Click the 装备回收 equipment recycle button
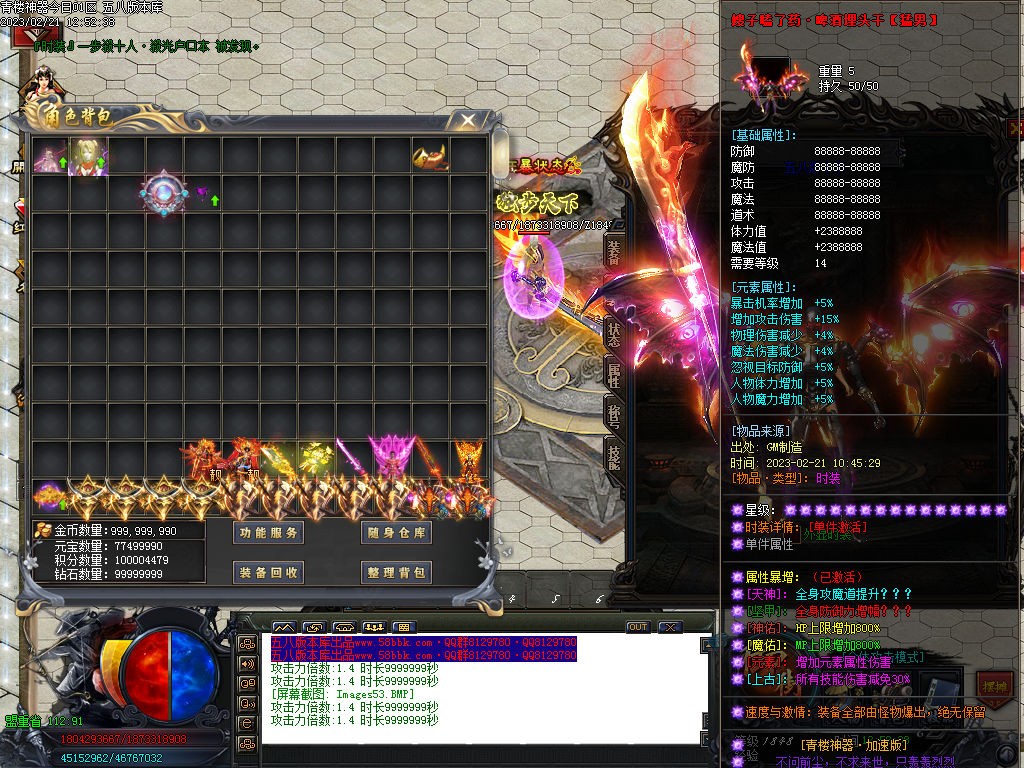The height and width of the screenshot is (768, 1024). (268, 573)
